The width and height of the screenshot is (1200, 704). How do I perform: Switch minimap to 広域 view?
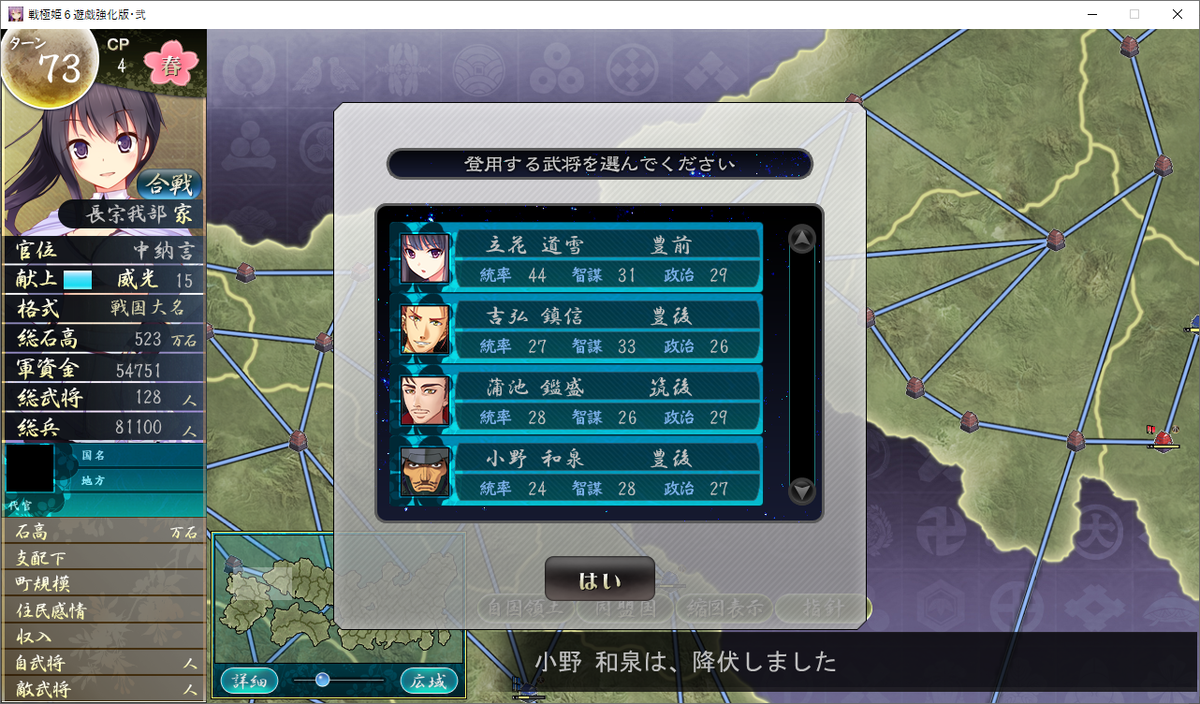point(429,681)
